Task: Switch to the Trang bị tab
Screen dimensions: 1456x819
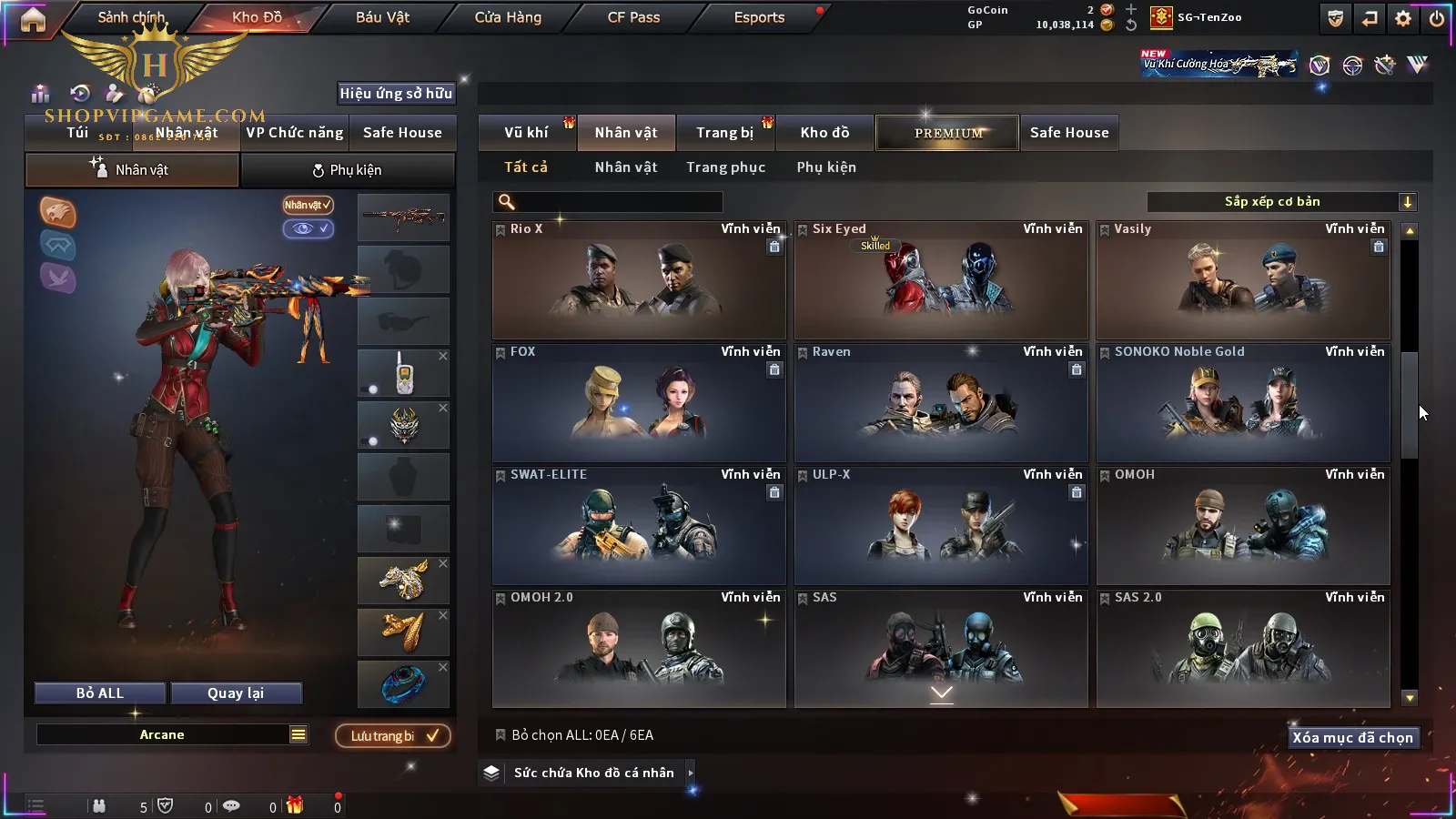Action: click(x=724, y=133)
